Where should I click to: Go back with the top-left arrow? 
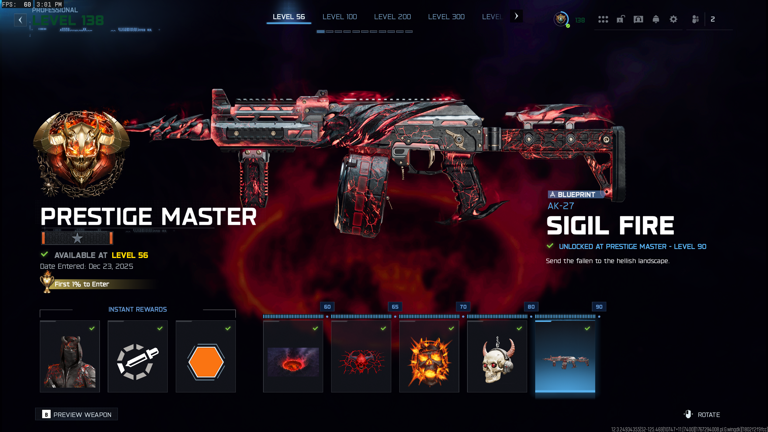20,20
